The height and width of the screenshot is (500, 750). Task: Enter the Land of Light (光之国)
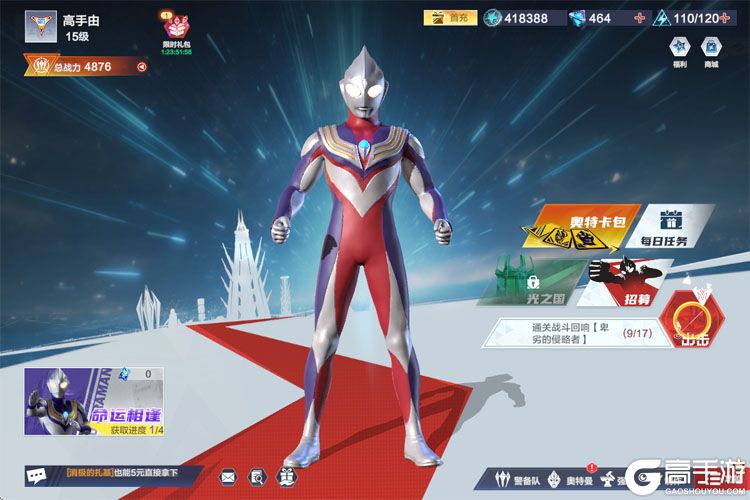coord(531,283)
